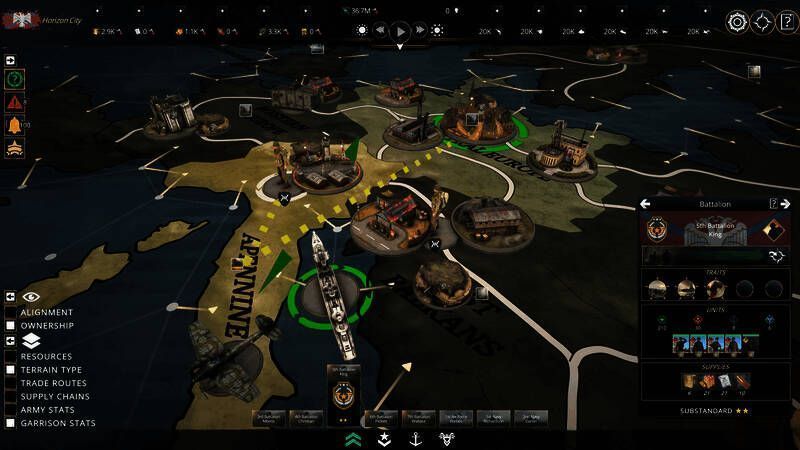The image size is (800, 450).
Task: Check the Army Stats option
Action: coord(11,410)
